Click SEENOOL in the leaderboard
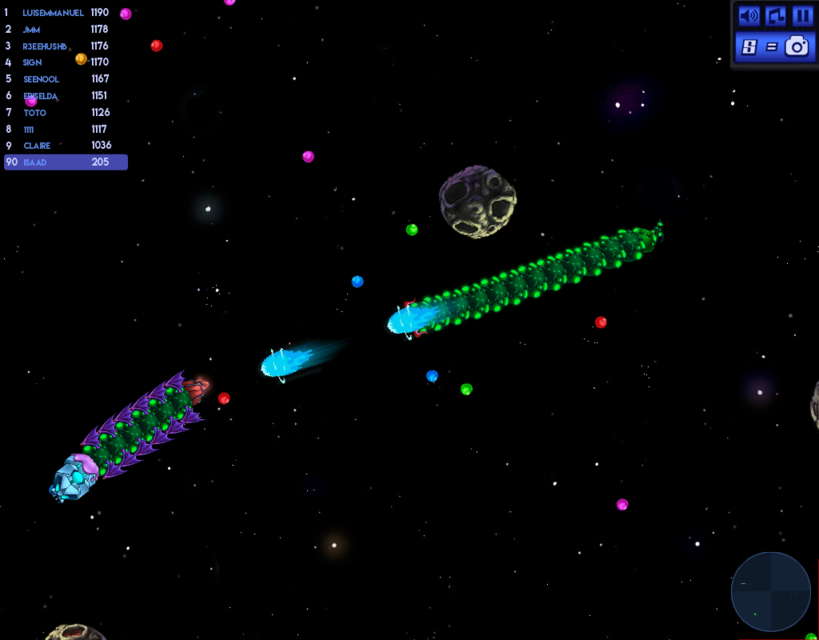 41,79
